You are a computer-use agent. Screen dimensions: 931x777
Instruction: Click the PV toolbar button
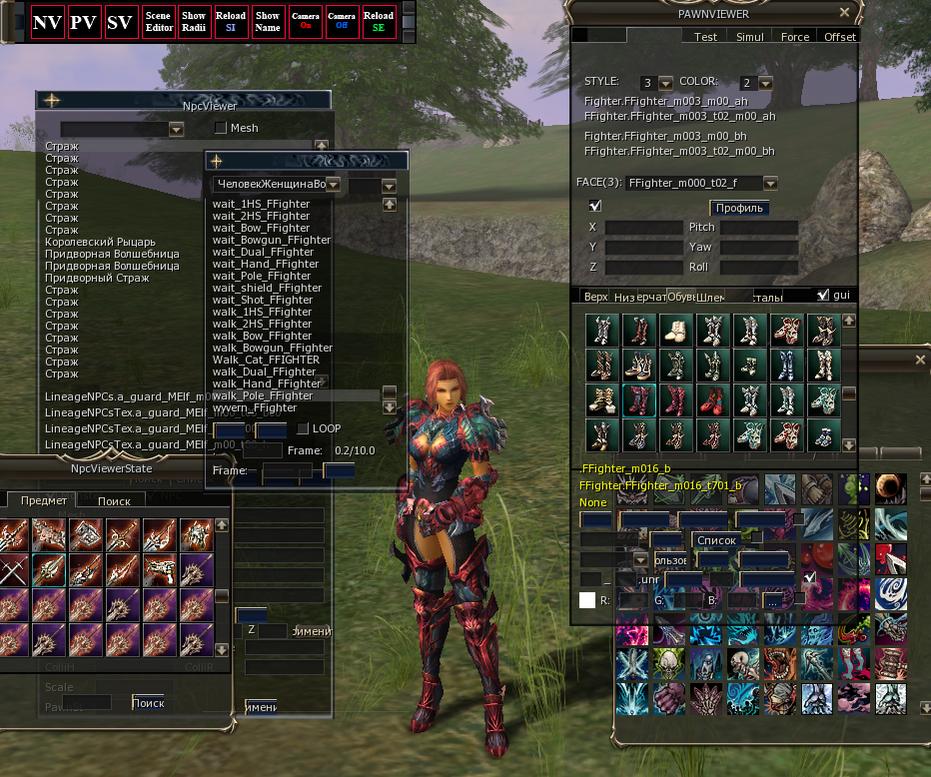point(83,23)
